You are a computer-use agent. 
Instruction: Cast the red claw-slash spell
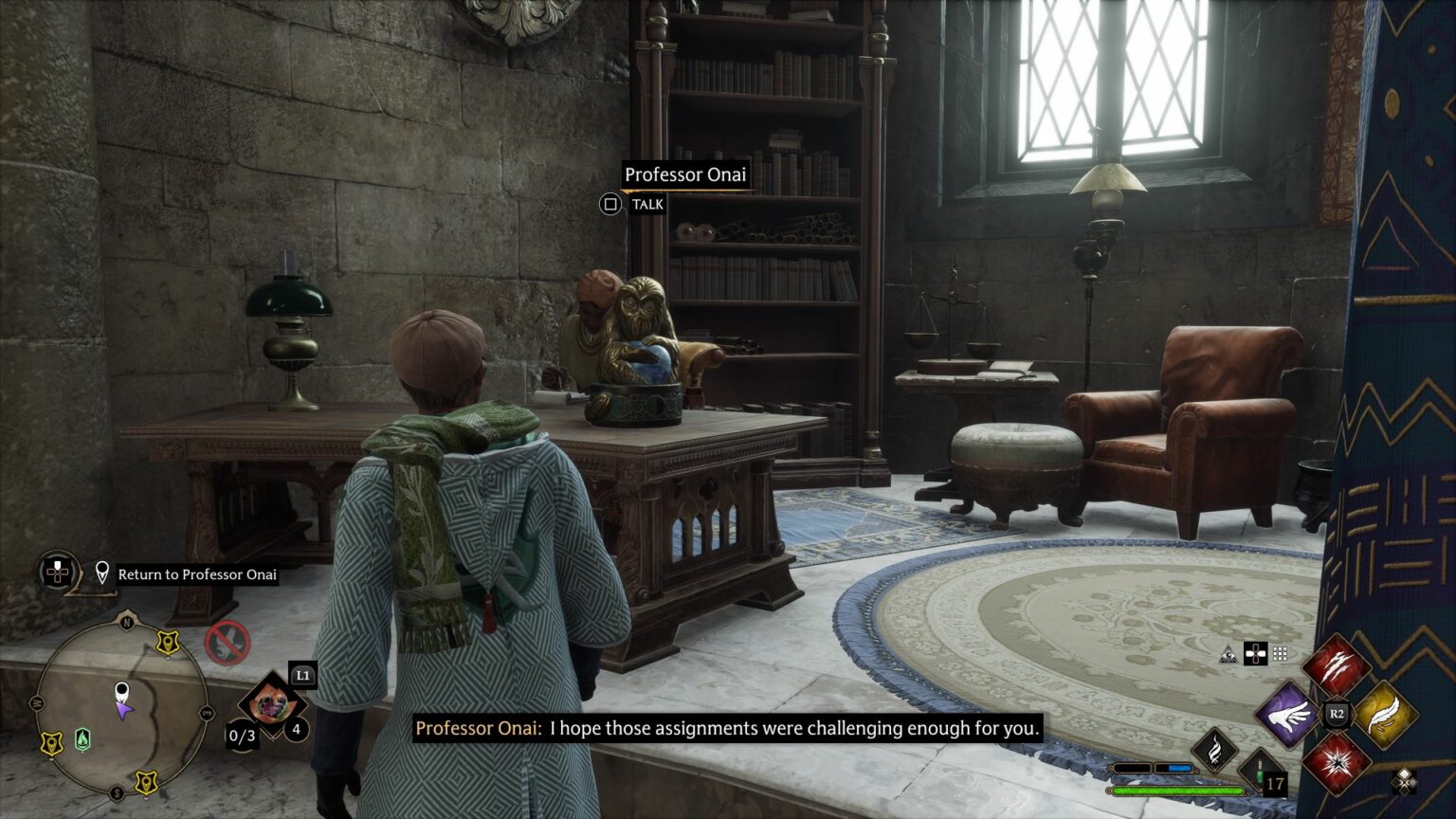pos(1336,666)
